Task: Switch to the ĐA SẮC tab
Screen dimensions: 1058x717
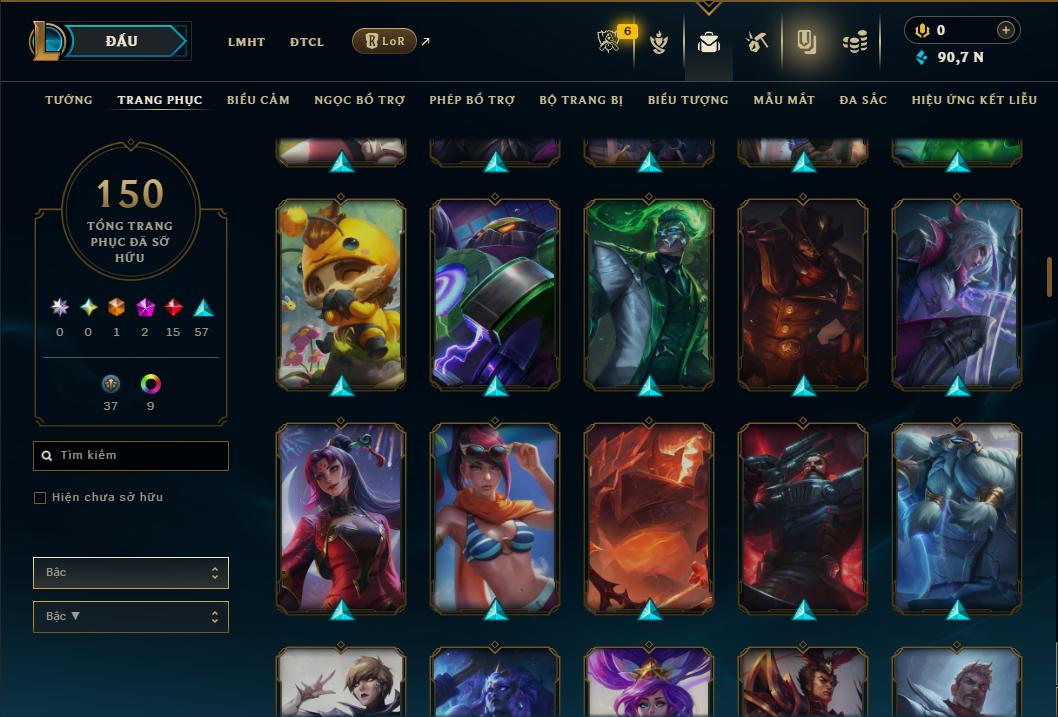Action: coord(863,100)
